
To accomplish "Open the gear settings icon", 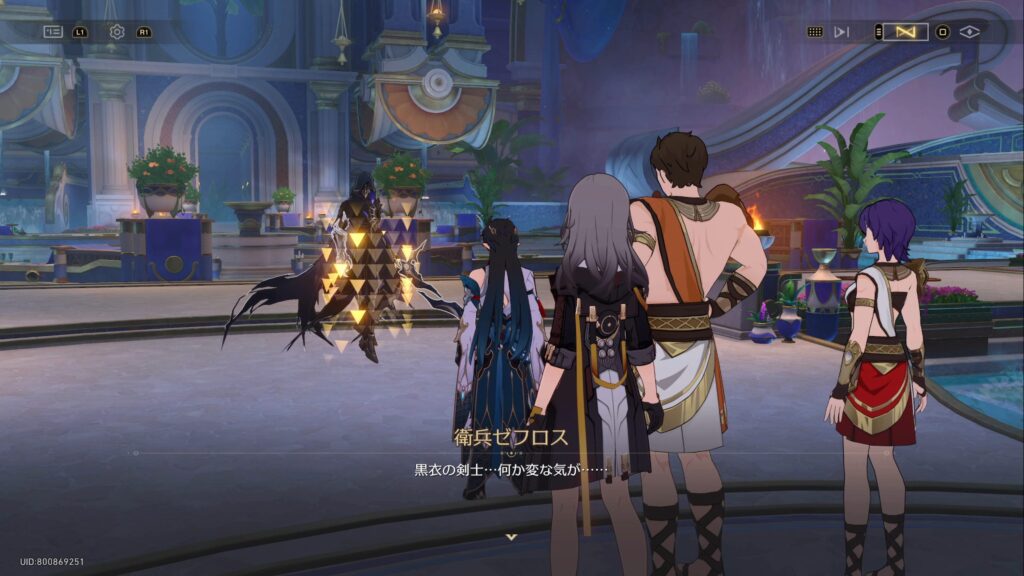I will [x=117, y=32].
